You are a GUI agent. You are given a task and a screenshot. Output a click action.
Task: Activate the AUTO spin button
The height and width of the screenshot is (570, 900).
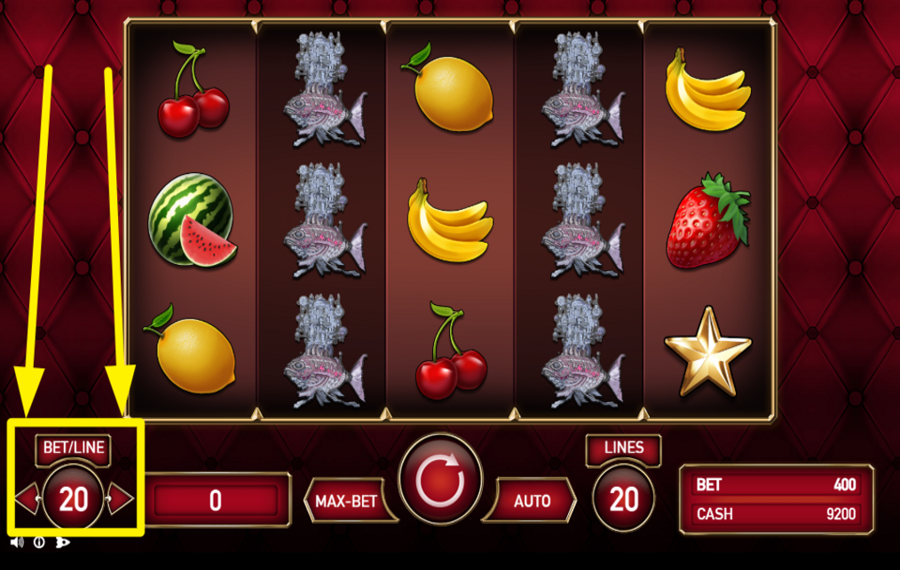point(531,500)
